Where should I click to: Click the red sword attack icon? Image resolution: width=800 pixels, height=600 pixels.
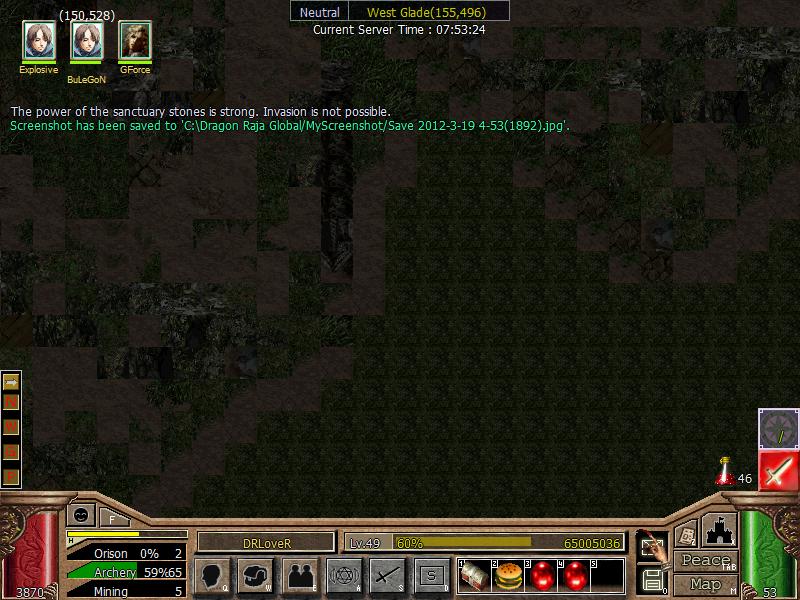coord(778,471)
